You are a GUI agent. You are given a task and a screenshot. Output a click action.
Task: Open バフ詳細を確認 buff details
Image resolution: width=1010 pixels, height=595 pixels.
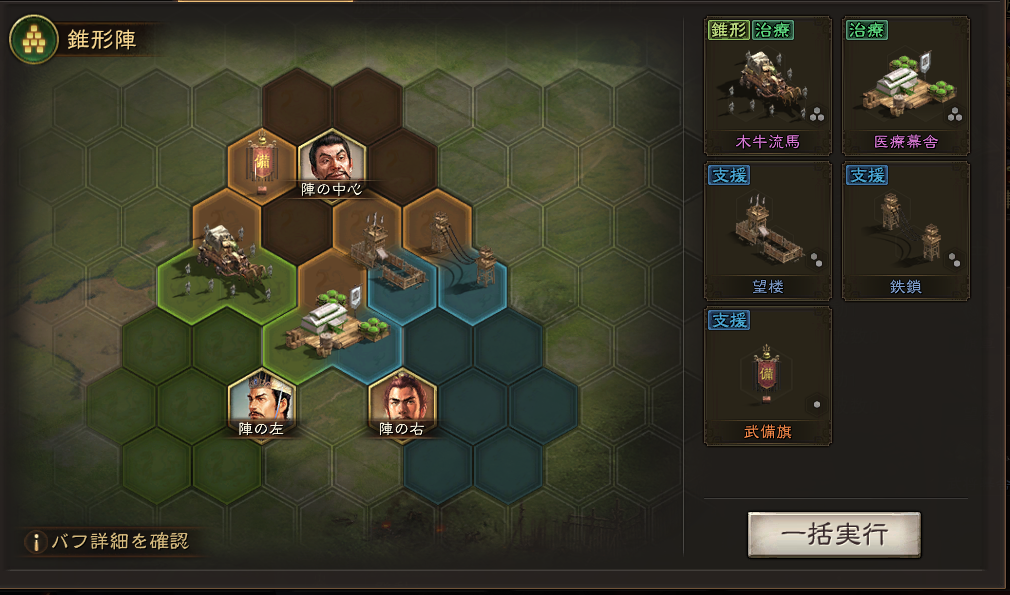pos(107,542)
